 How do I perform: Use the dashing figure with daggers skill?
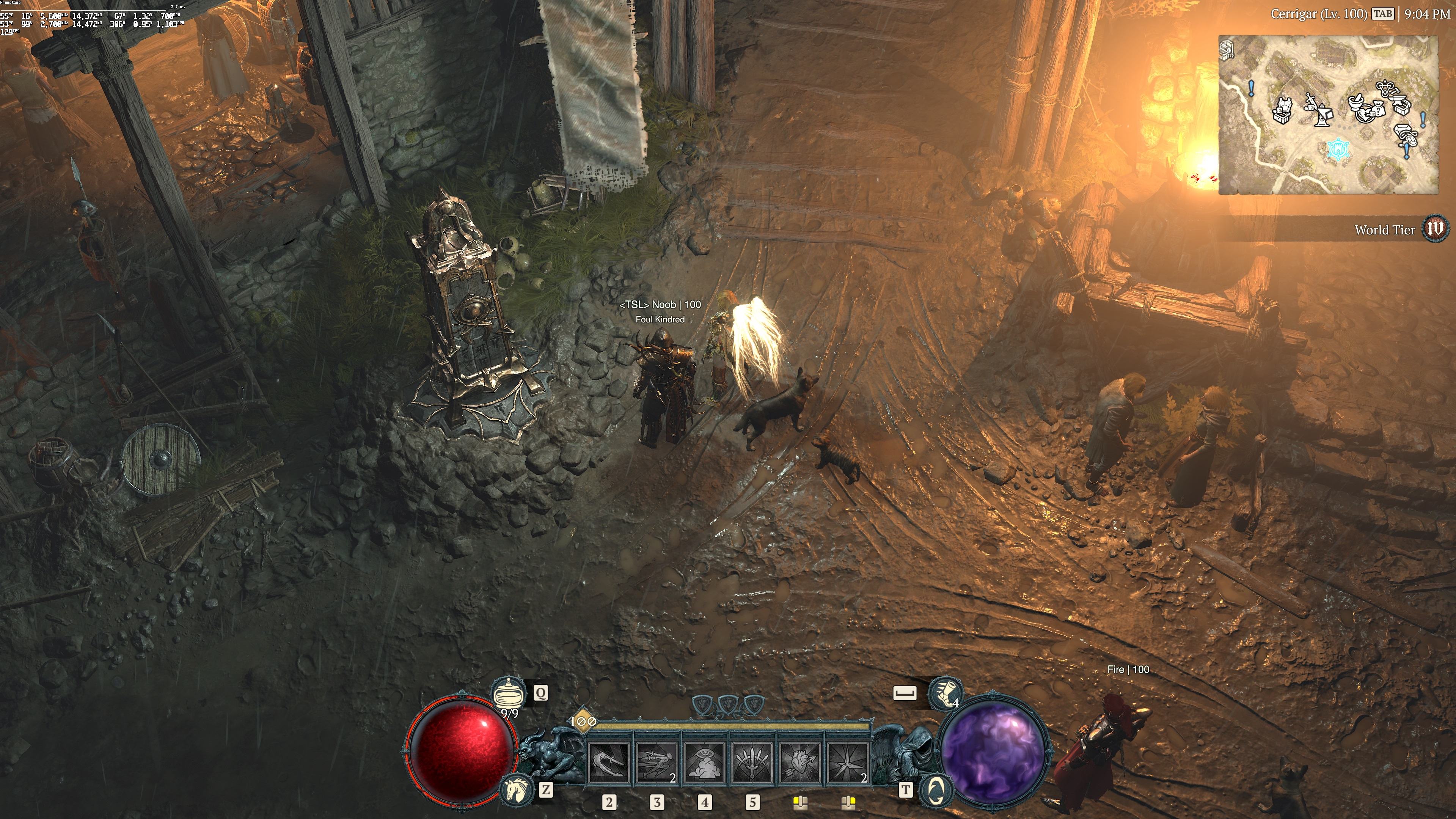click(x=657, y=761)
